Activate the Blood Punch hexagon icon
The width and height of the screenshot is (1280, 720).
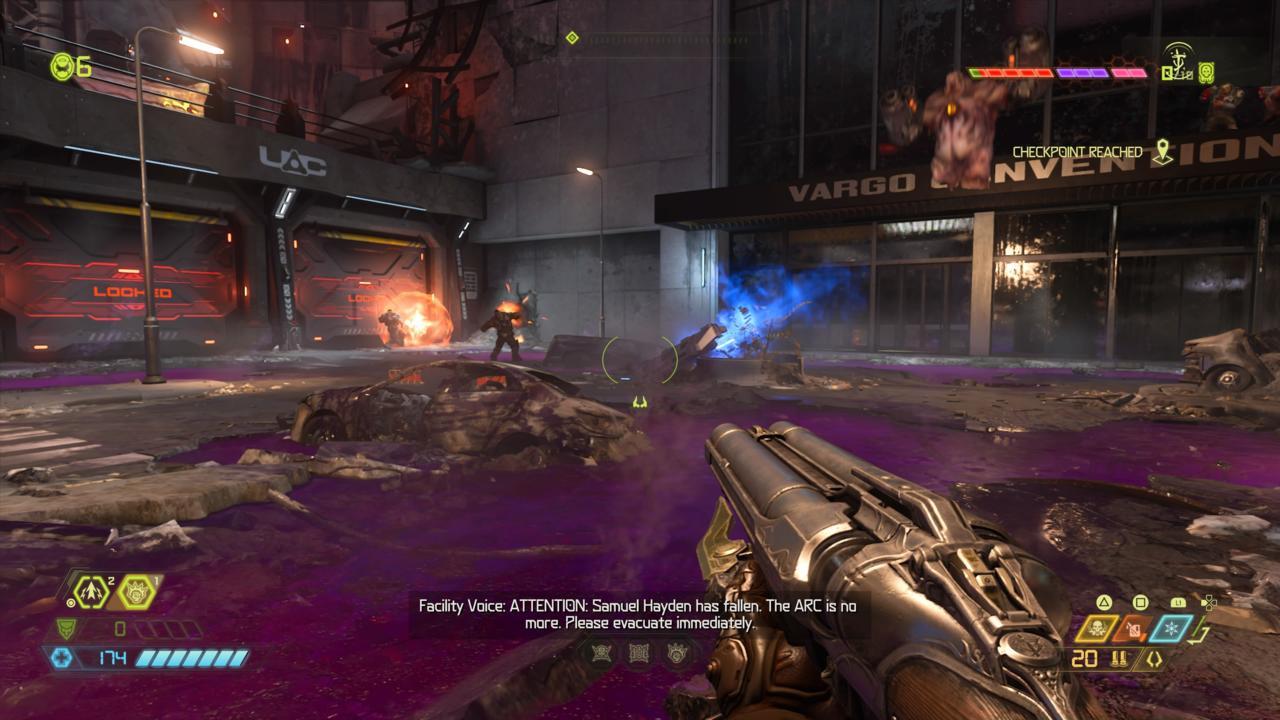pyautogui.click(x=136, y=592)
